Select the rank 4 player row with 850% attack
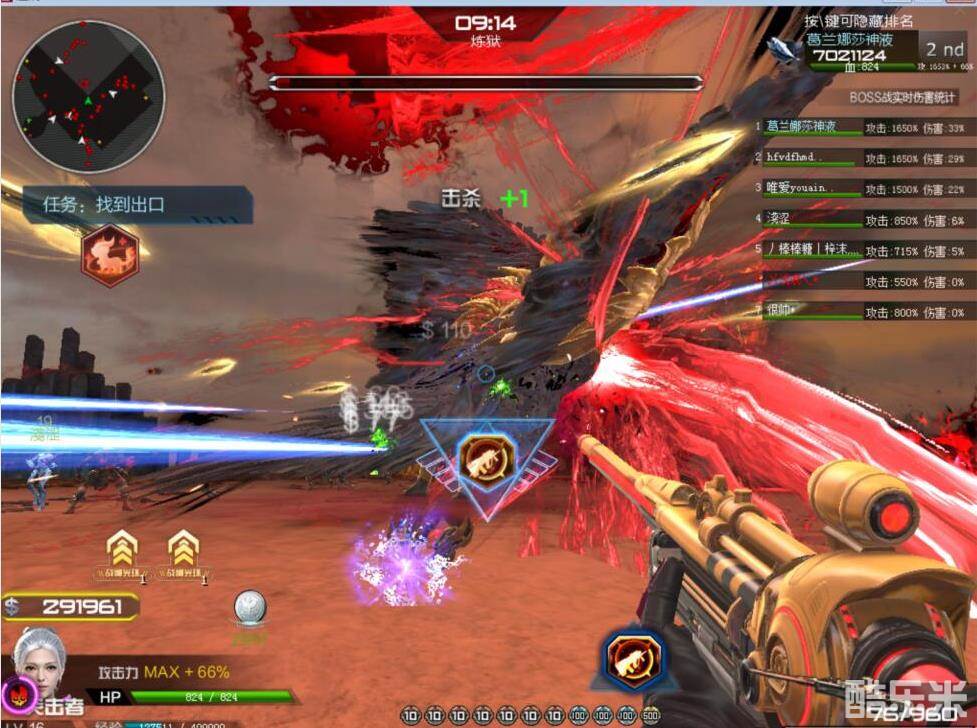Image resolution: width=977 pixels, height=728 pixels. click(861, 219)
